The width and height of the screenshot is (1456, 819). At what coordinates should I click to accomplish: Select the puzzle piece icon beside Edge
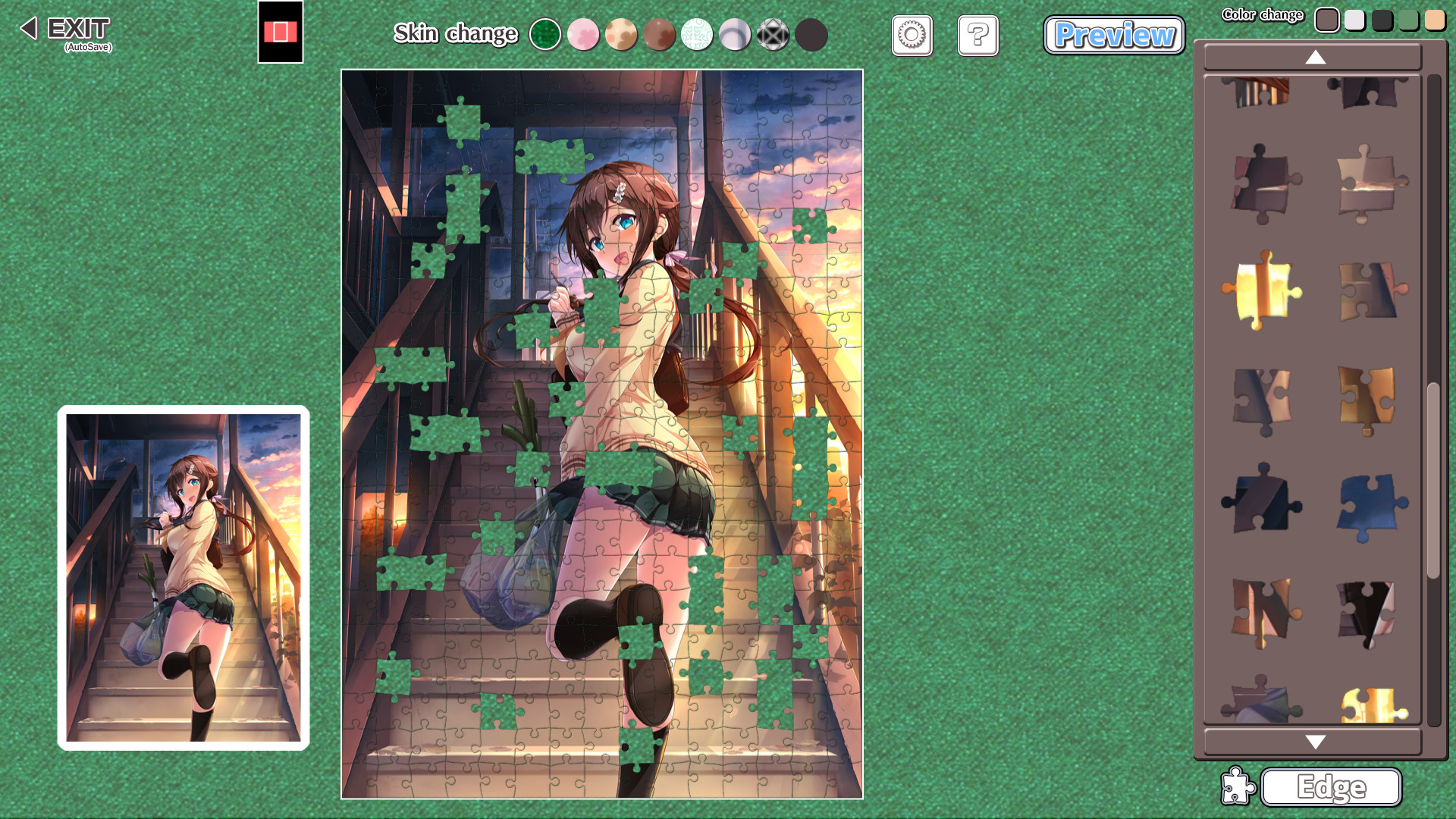click(1238, 786)
